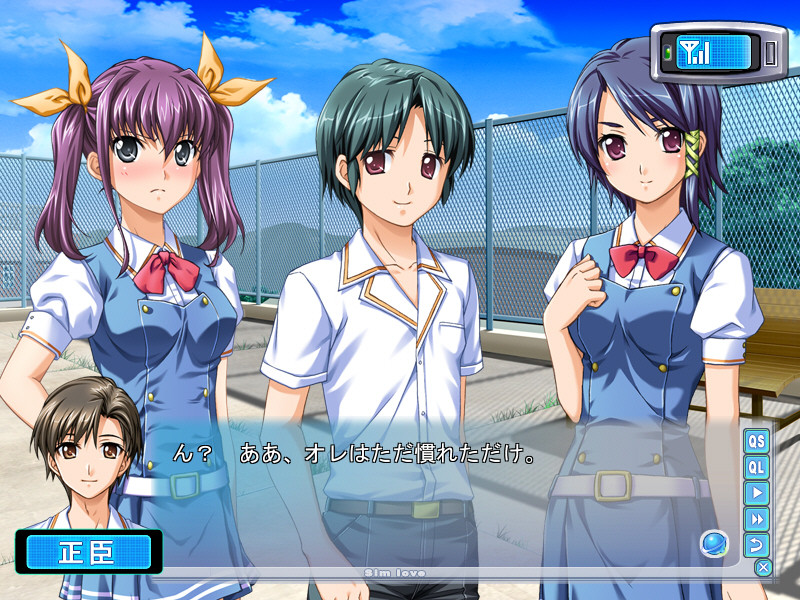Click the curved return arrow button
This screenshot has height=600, width=800.
[x=756, y=545]
